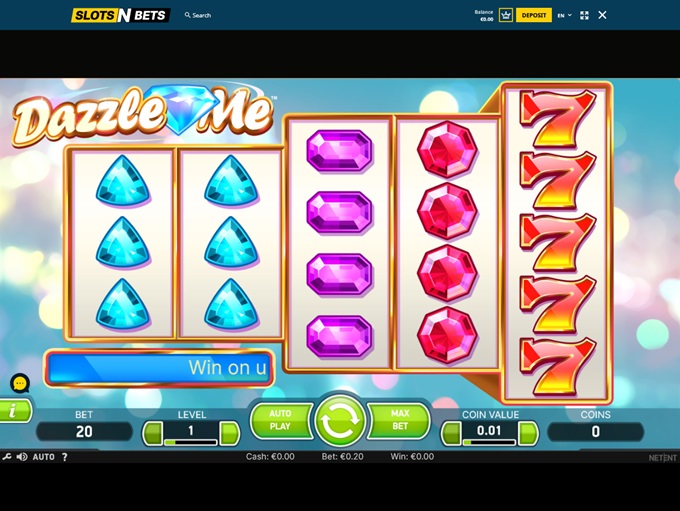Focus the casino Search field

201,15
